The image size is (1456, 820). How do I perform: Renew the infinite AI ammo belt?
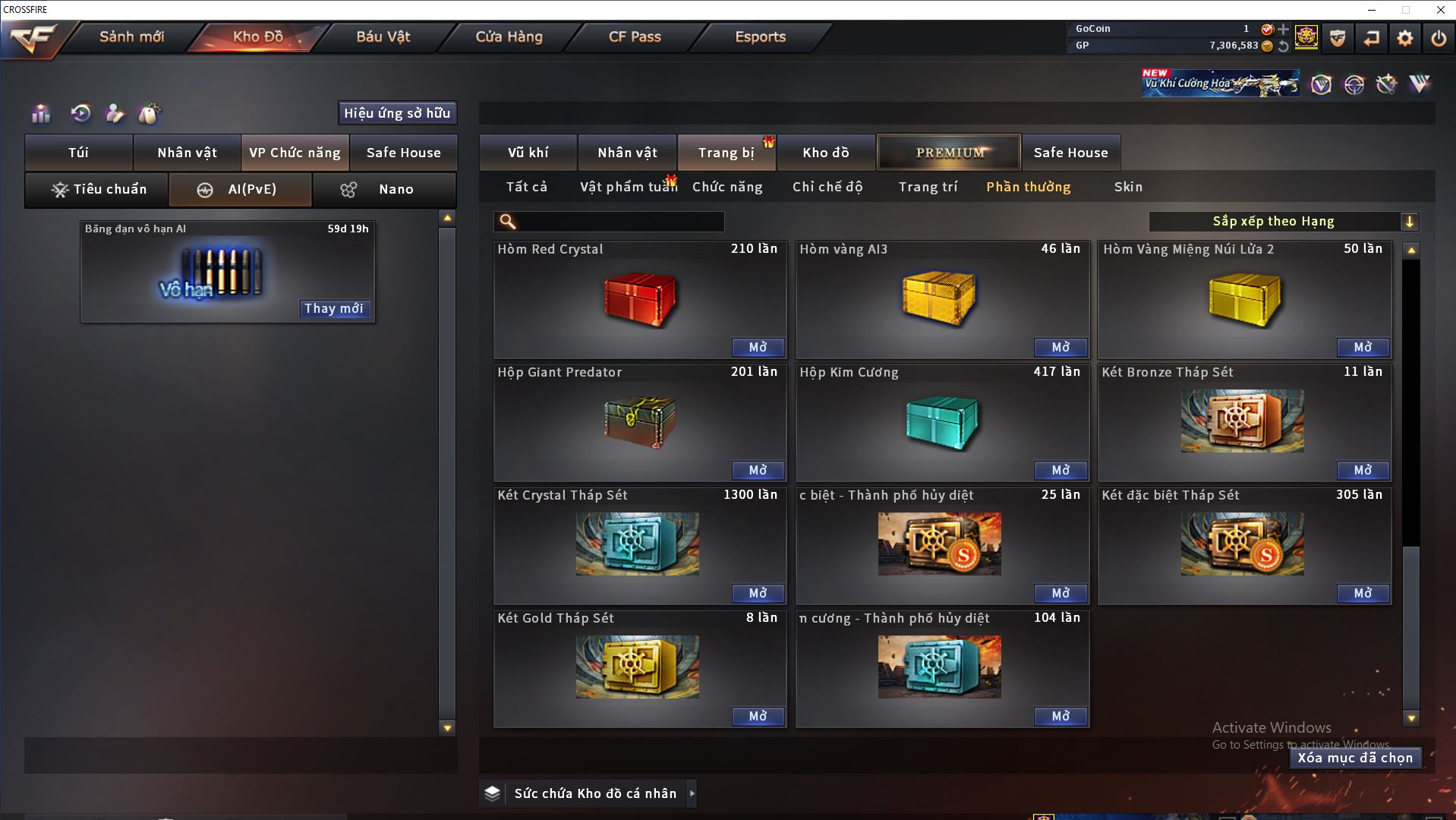pos(333,309)
